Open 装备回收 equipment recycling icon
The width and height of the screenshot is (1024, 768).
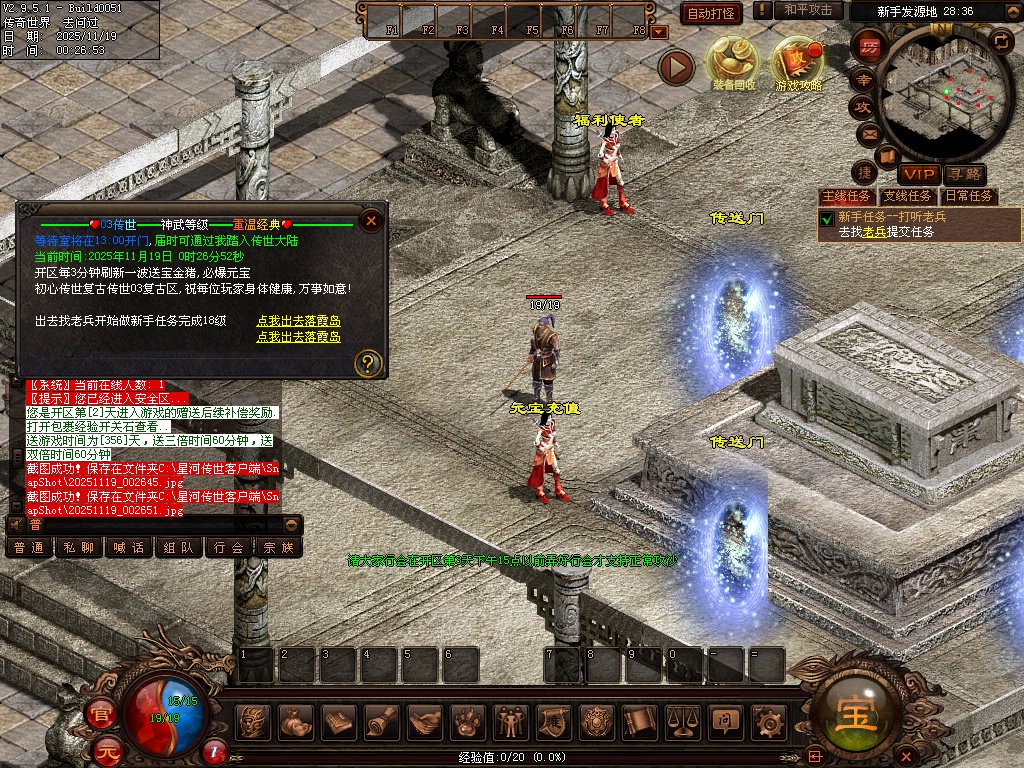(734, 63)
